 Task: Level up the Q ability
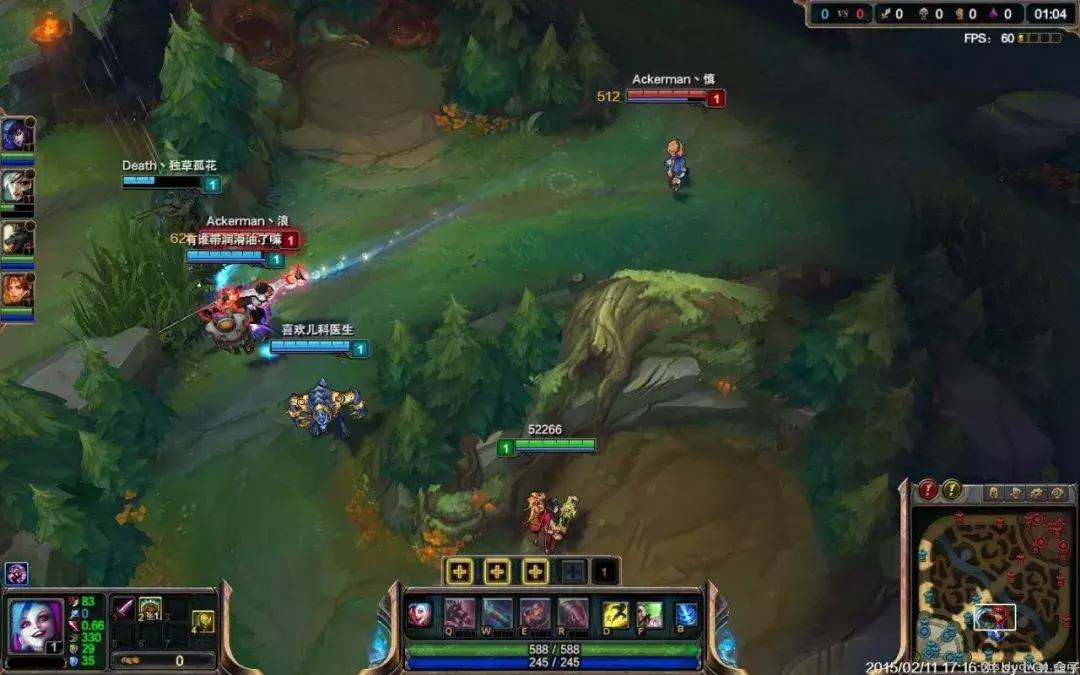click(458, 572)
